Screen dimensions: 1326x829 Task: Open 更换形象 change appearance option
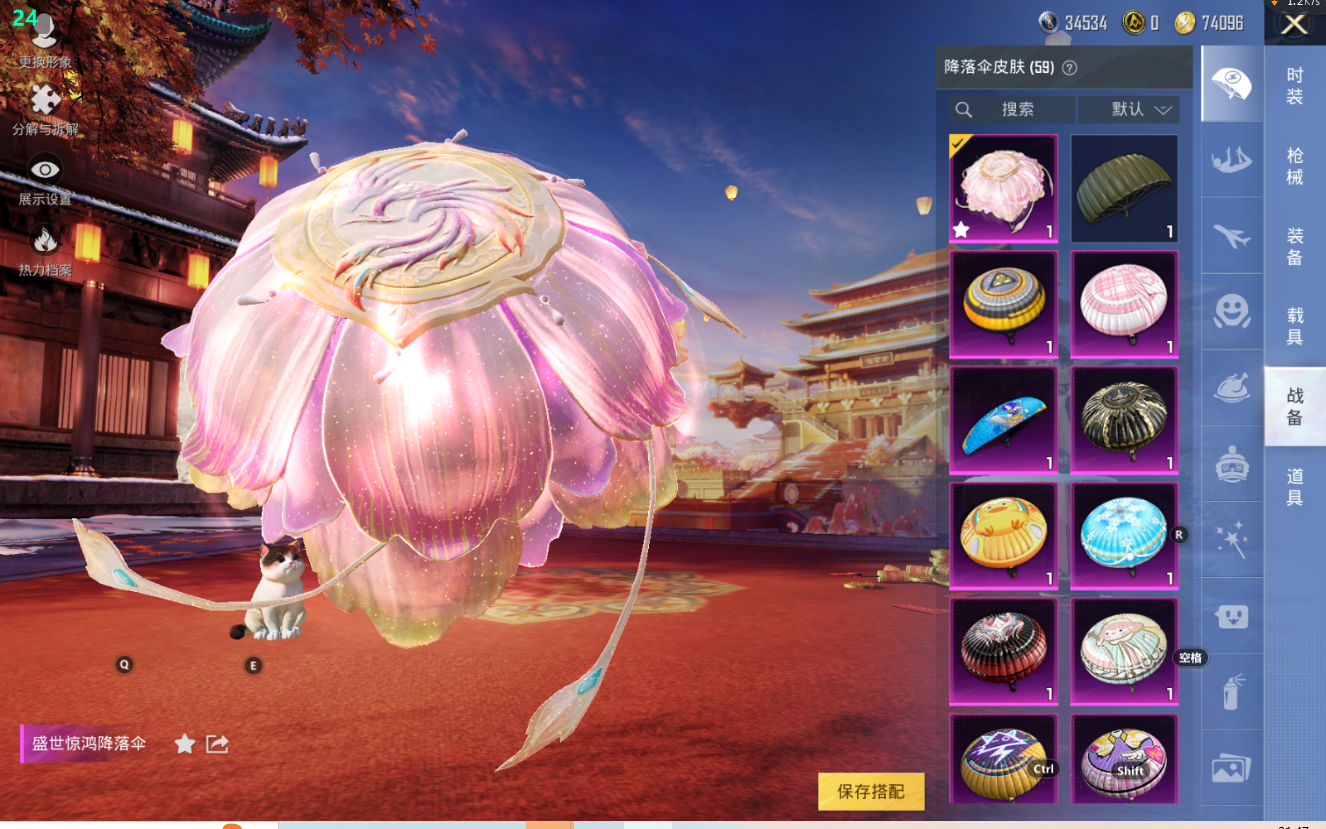pyautogui.click(x=45, y=42)
